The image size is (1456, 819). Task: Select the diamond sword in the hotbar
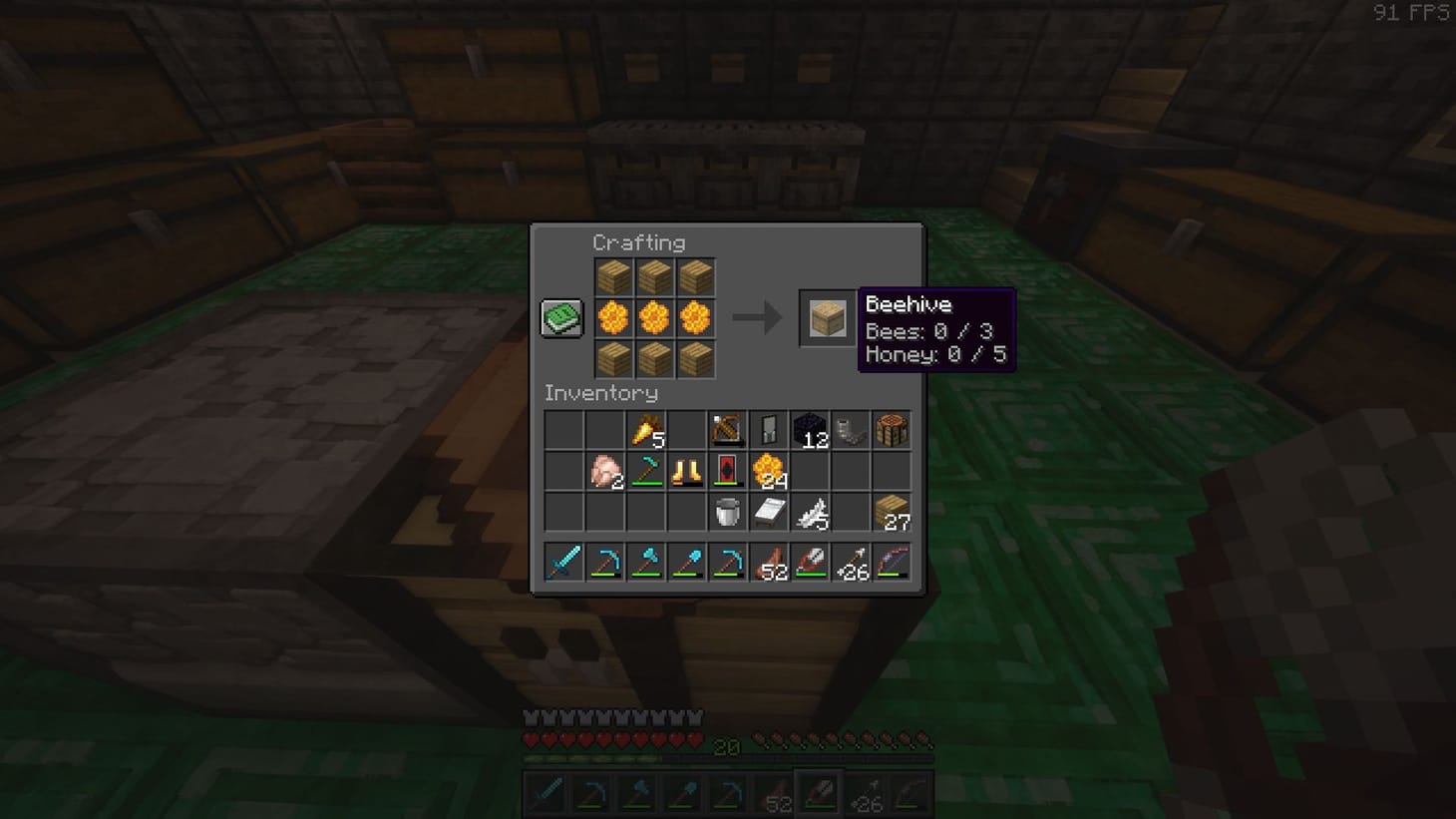tap(561, 562)
